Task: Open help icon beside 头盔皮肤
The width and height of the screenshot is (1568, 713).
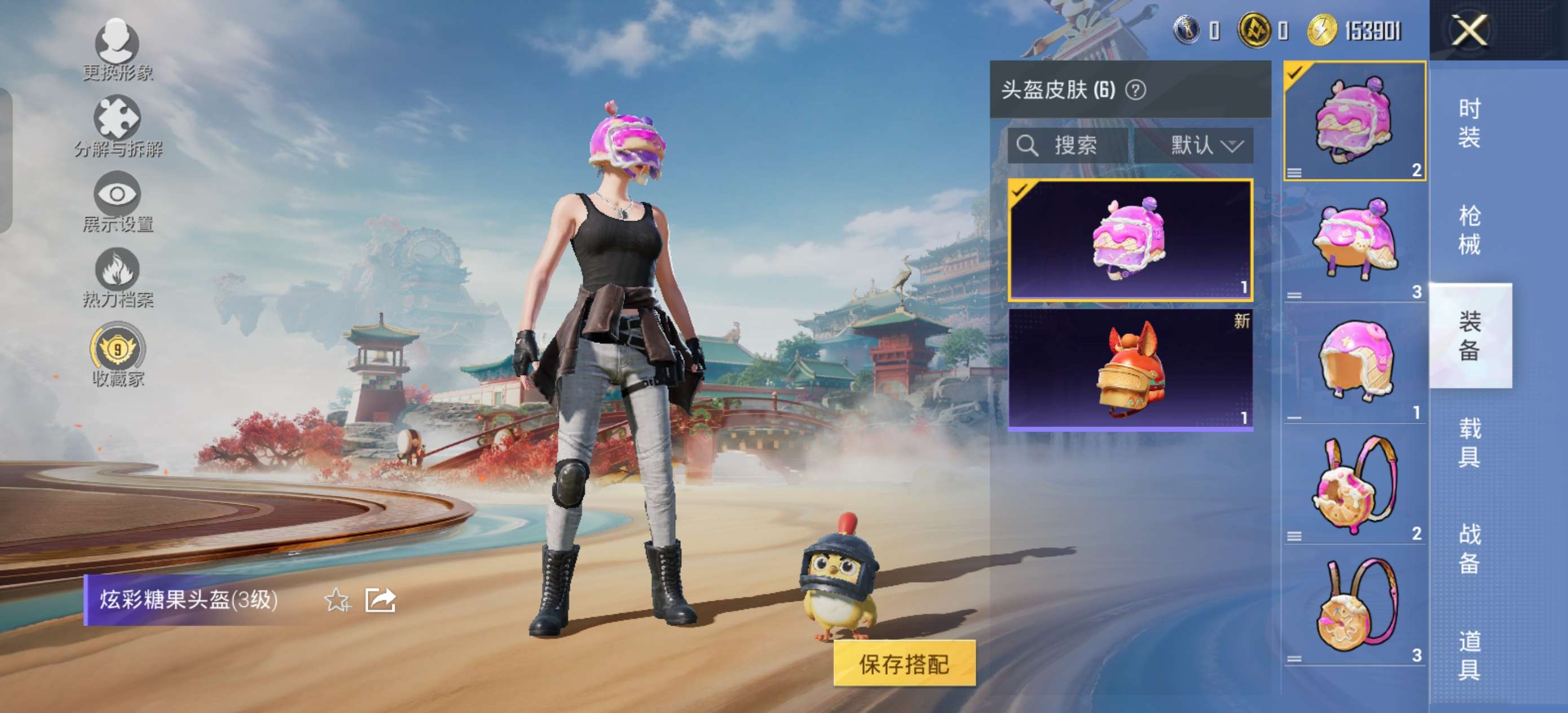Action: click(1135, 90)
